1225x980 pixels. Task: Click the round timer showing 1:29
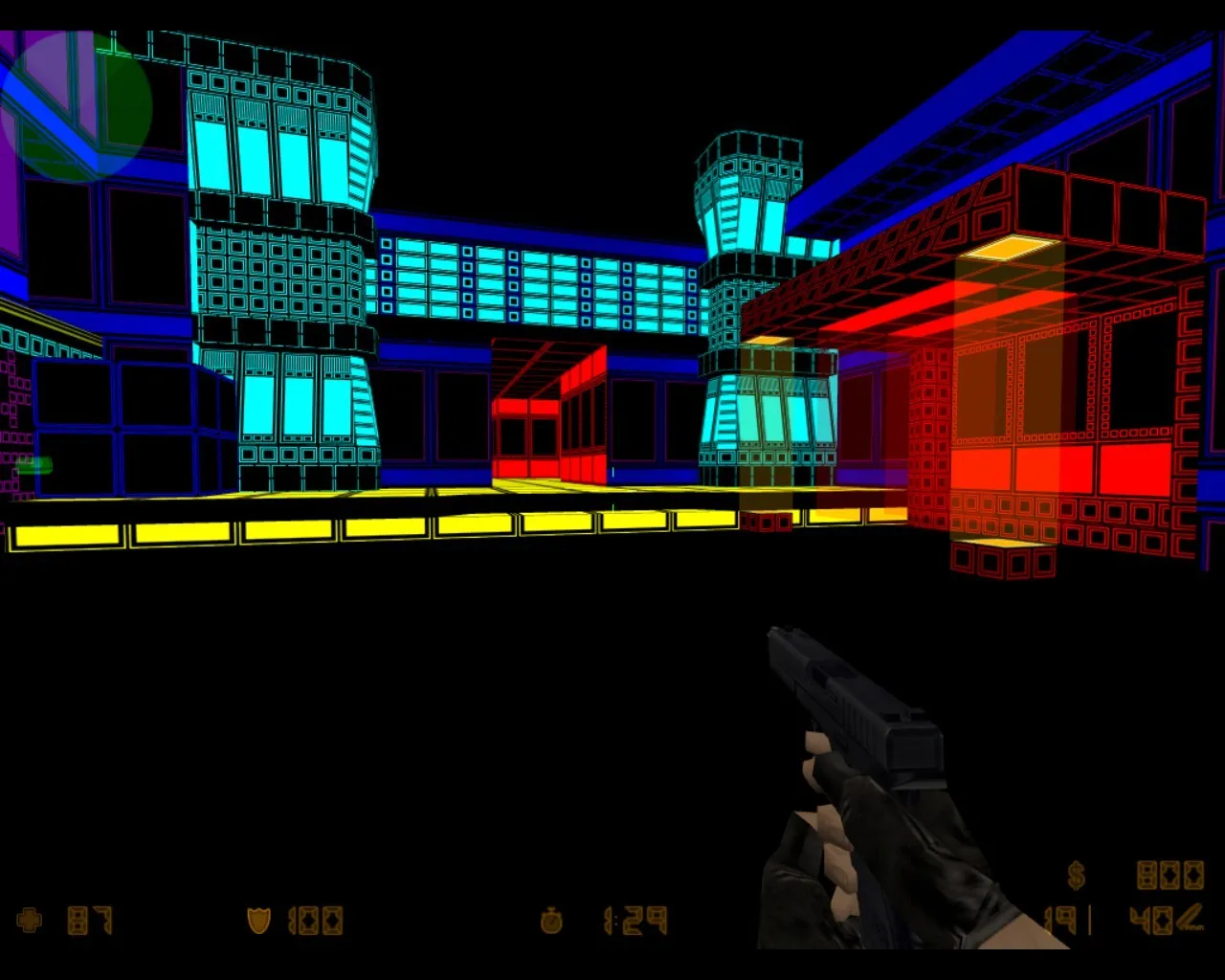pos(634,919)
